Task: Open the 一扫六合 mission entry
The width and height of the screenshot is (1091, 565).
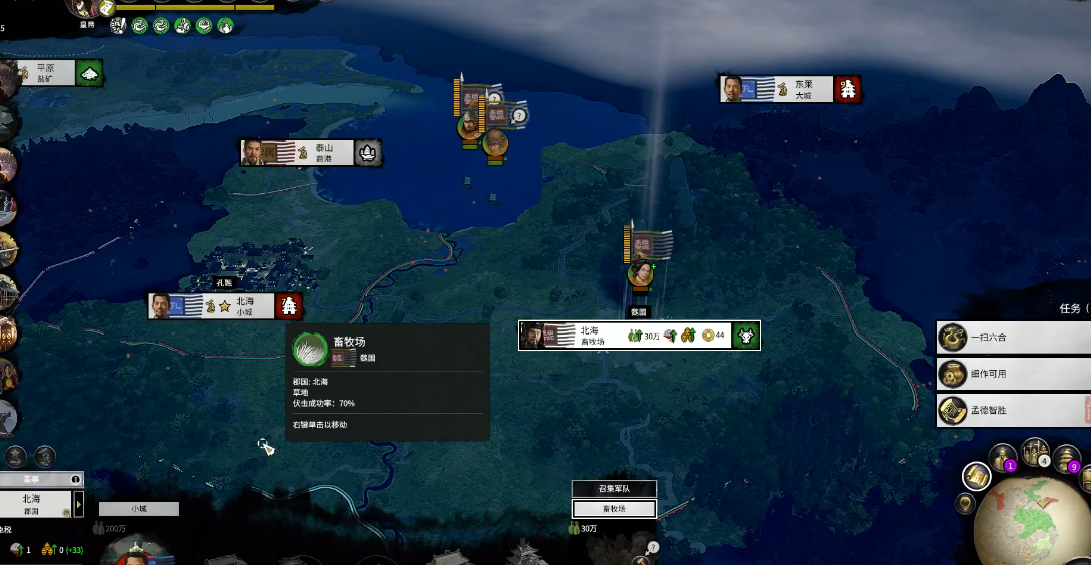Action: pyautogui.click(x=1012, y=337)
